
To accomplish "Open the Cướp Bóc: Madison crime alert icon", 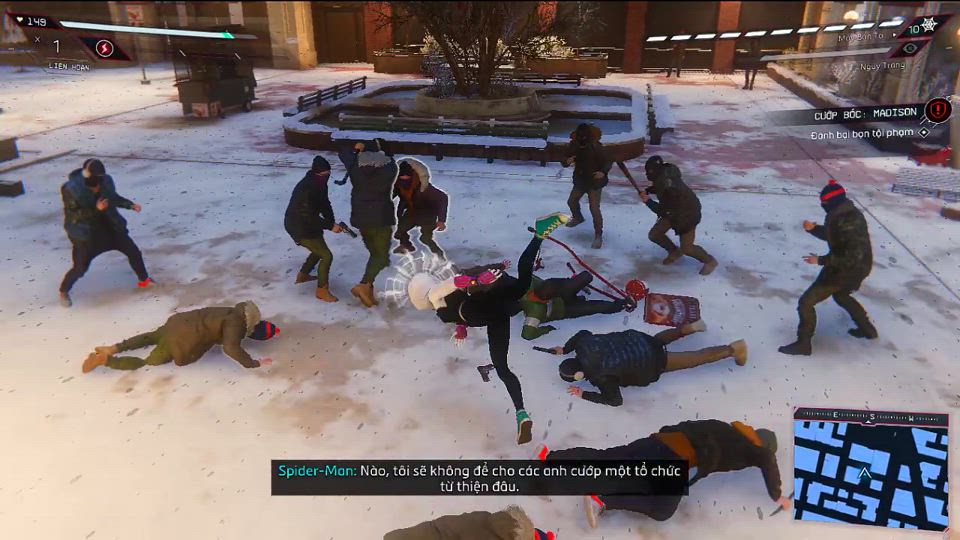I will pyautogui.click(x=937, y=110).
